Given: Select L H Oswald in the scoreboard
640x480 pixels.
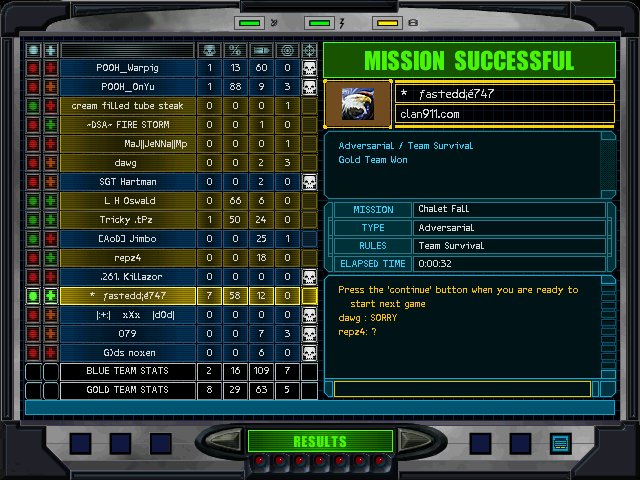Looking at the screenshot, I should [127, 200].
